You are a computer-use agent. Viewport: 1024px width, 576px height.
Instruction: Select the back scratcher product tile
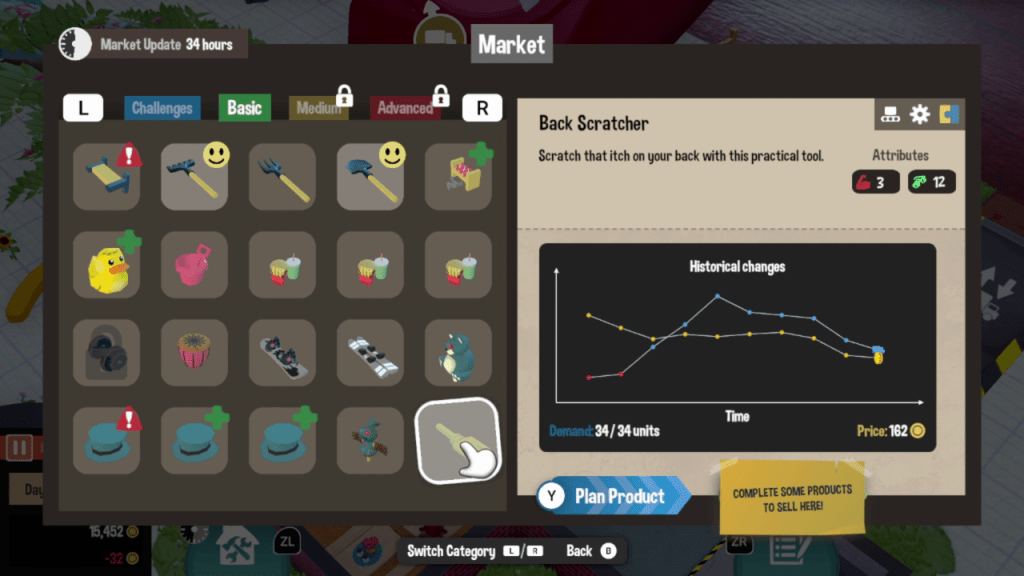coord(458,440)
